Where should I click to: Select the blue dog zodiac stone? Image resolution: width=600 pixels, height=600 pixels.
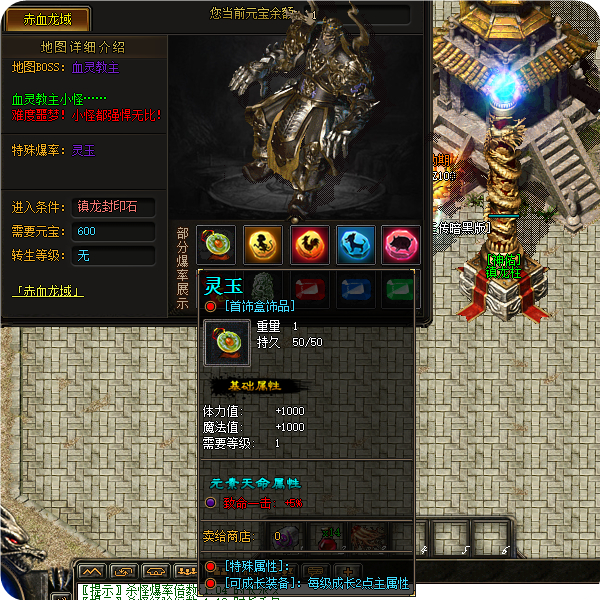pyautogui.click(x=356, y=243)
